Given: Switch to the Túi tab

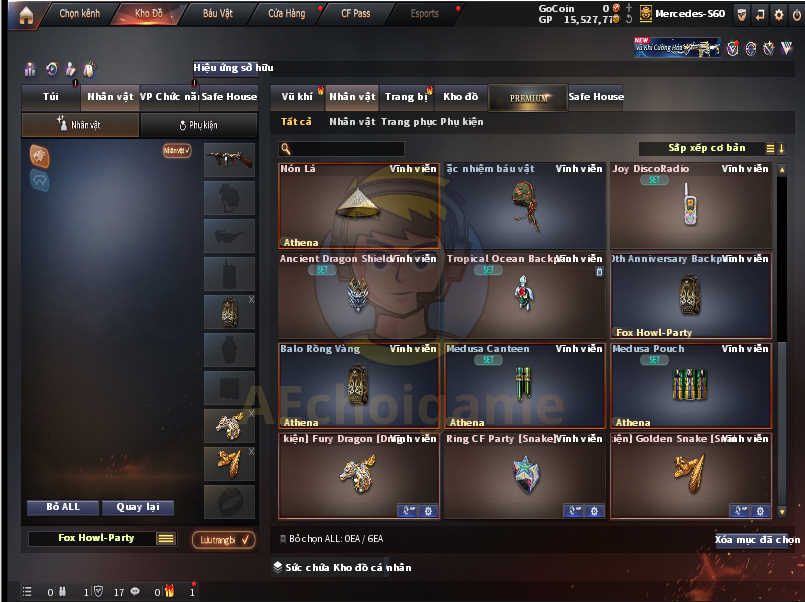Looking at the screenshot, I should (51, 97).
